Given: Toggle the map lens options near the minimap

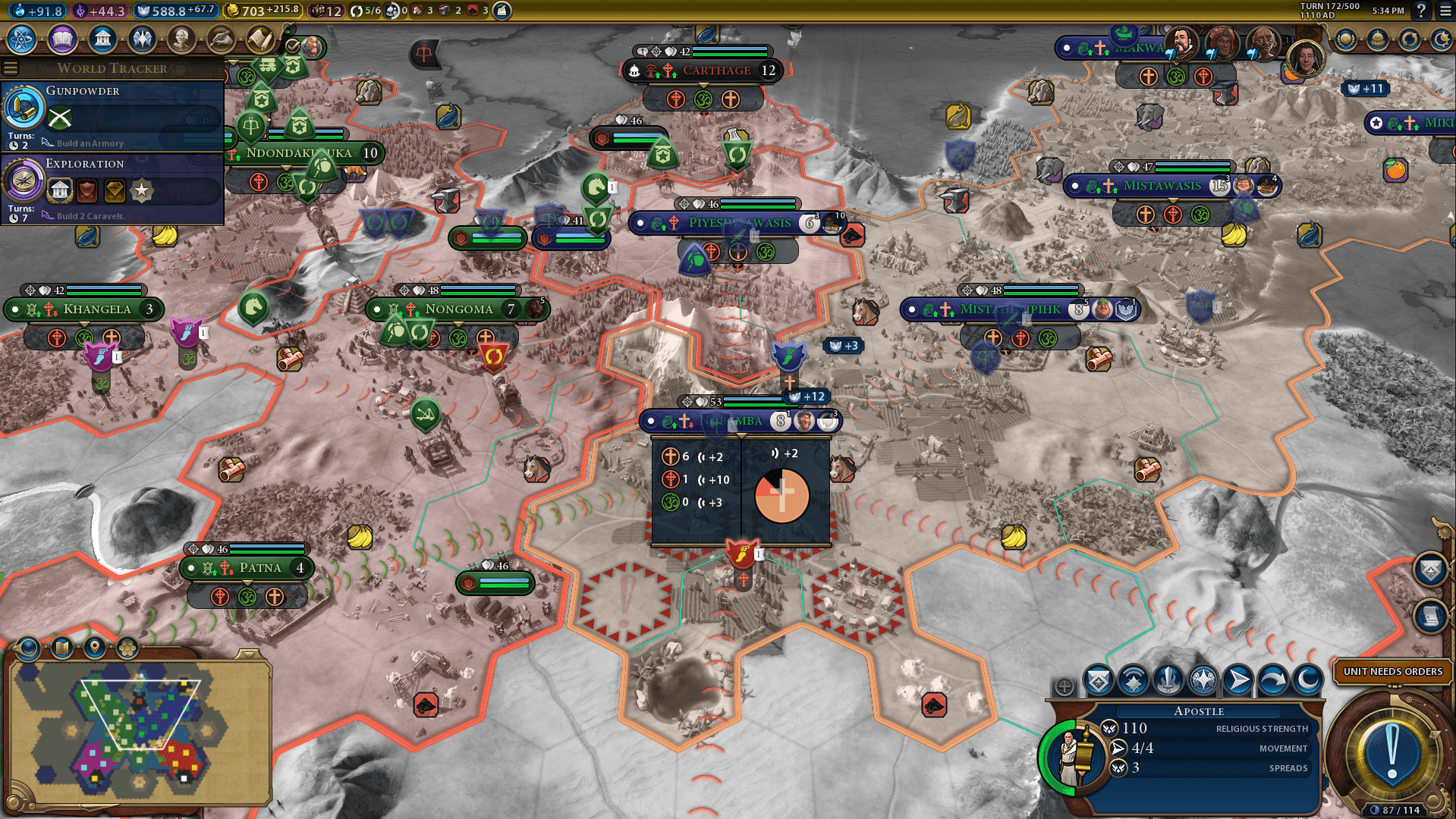Looking at the screenshot, I should coord(29,648).
